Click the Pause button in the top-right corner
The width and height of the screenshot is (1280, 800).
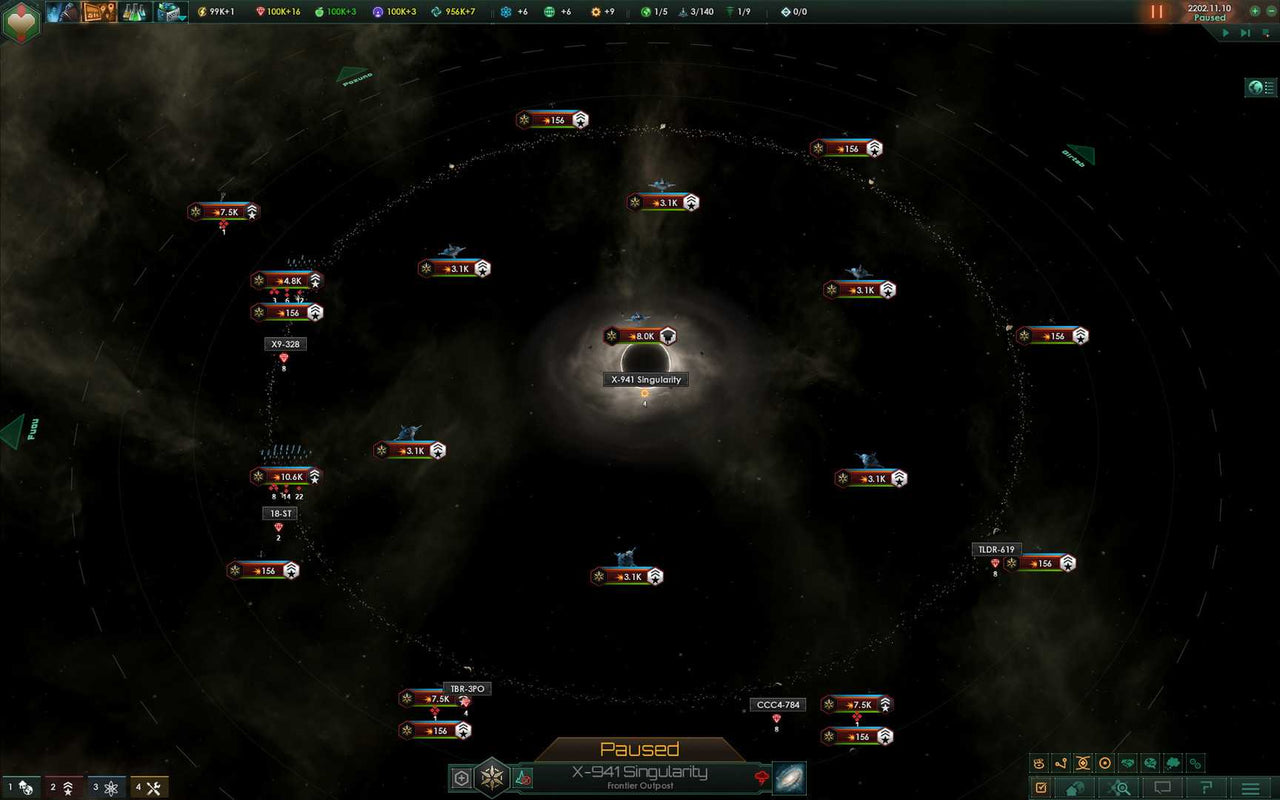click(1156, 12)
